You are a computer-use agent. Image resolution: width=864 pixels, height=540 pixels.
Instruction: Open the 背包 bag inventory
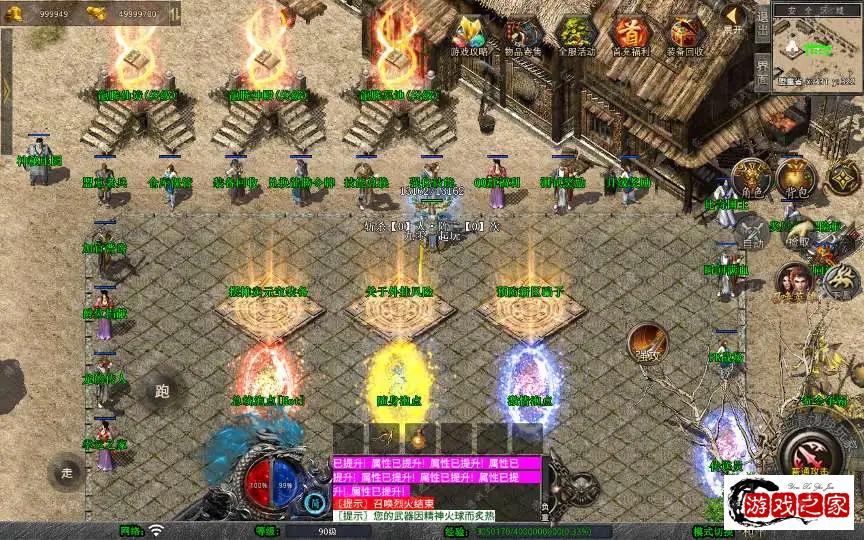[x=797, y=178]
